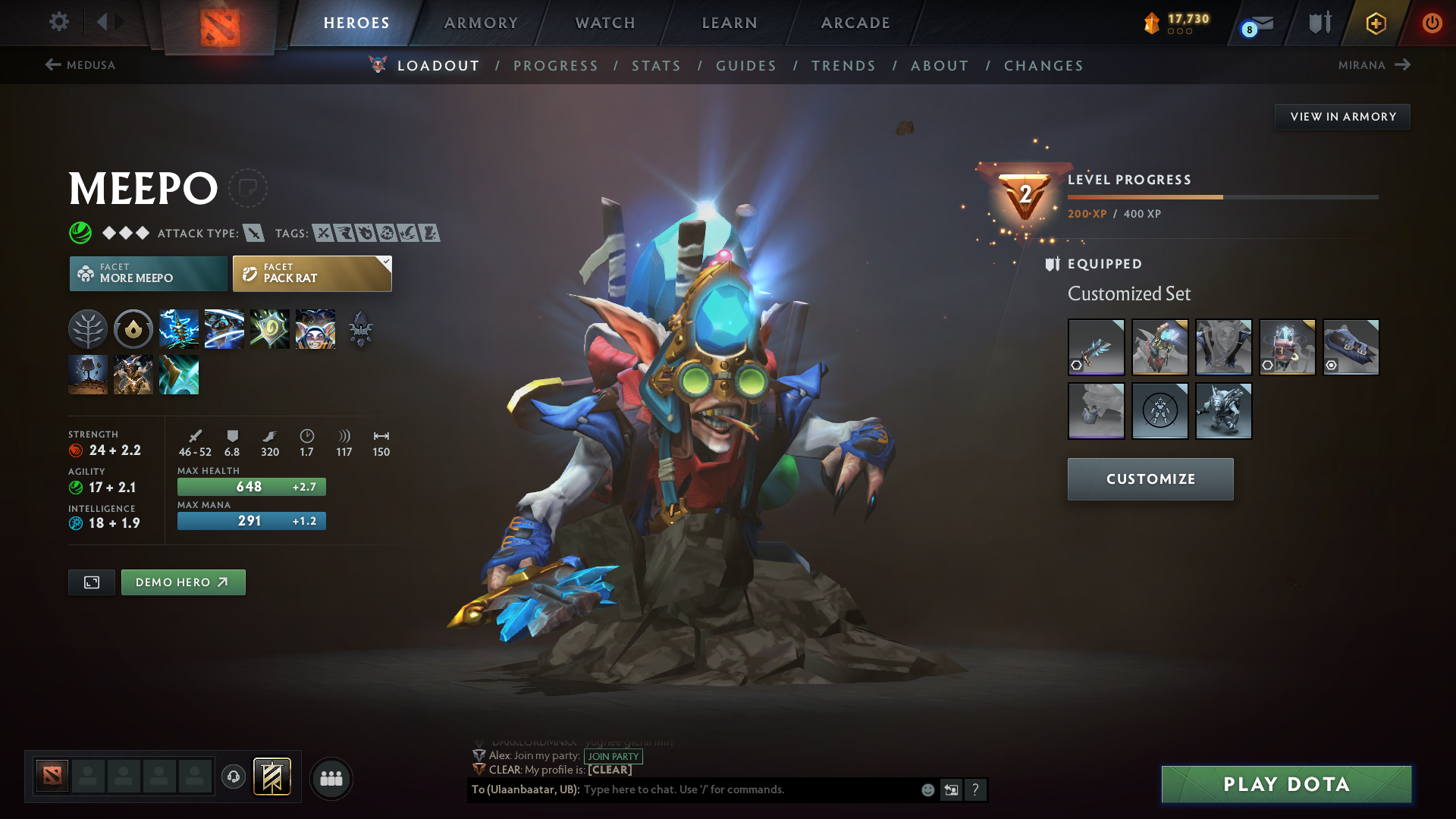Open Dota Plus via the gold plus icon
Image resolution: width=1456 pixels, height=819 pixels.
pos(1376,23)
